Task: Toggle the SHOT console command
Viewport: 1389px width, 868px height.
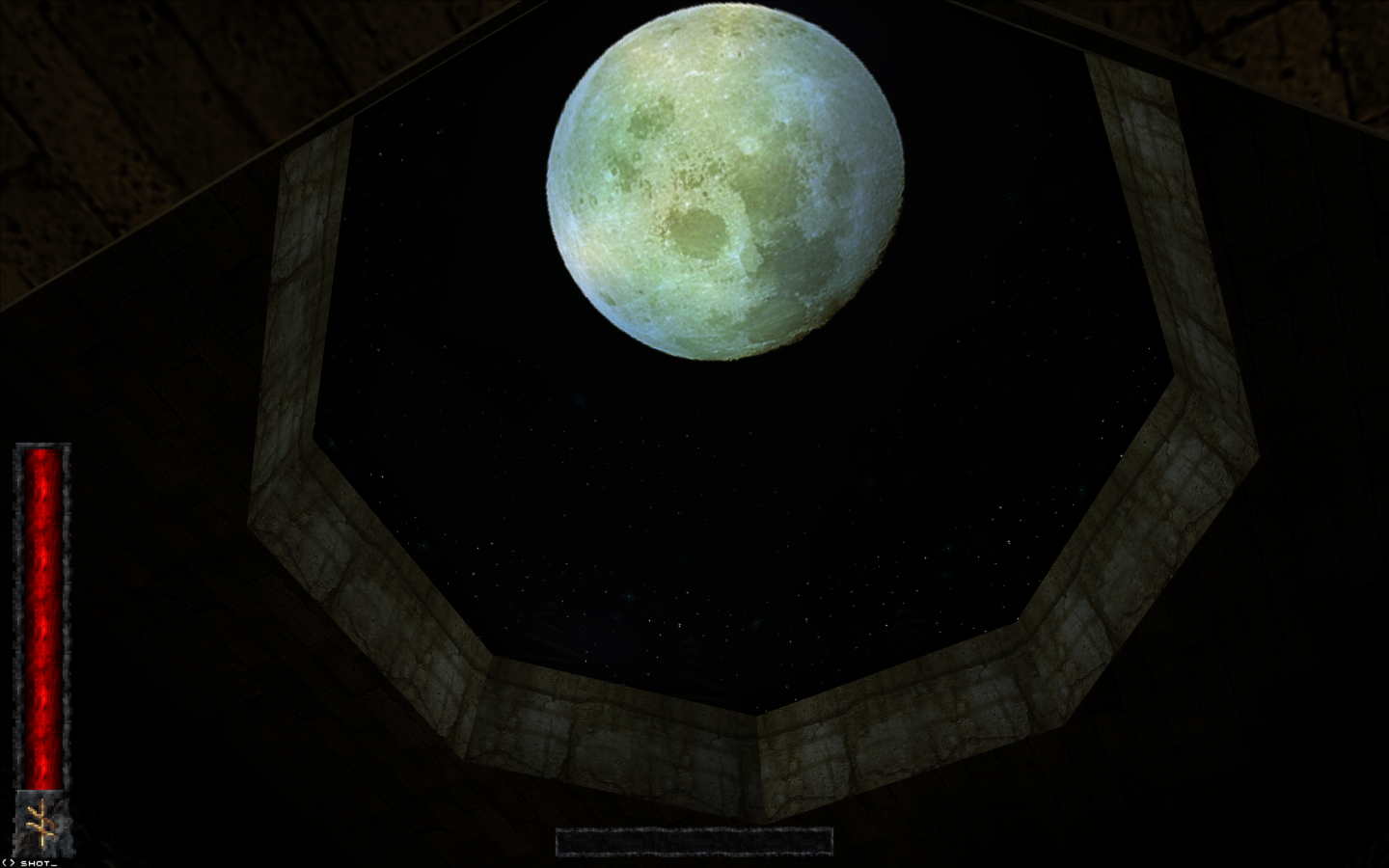Action: (37, 863)
